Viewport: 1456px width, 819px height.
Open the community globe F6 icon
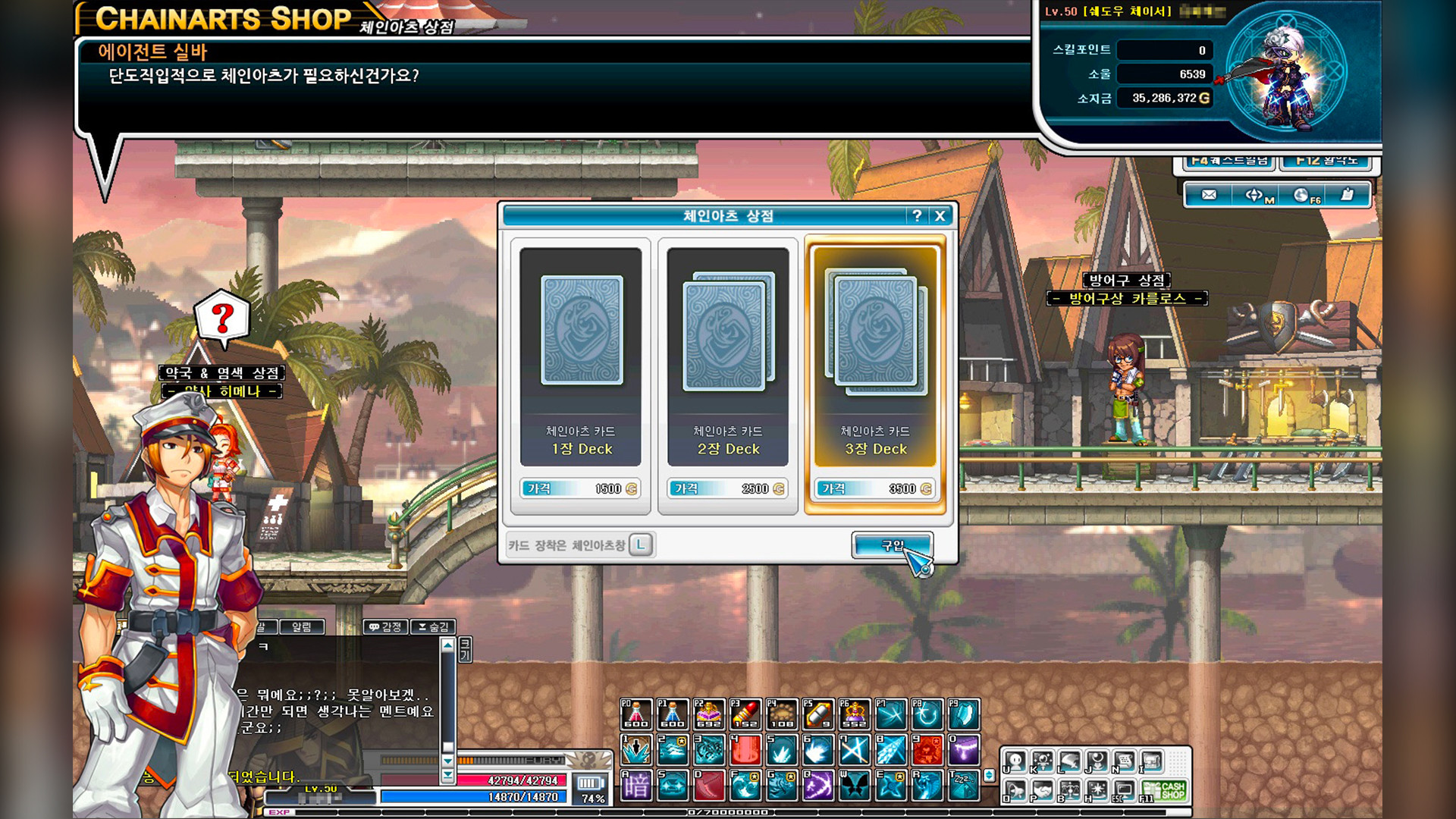1303,196
